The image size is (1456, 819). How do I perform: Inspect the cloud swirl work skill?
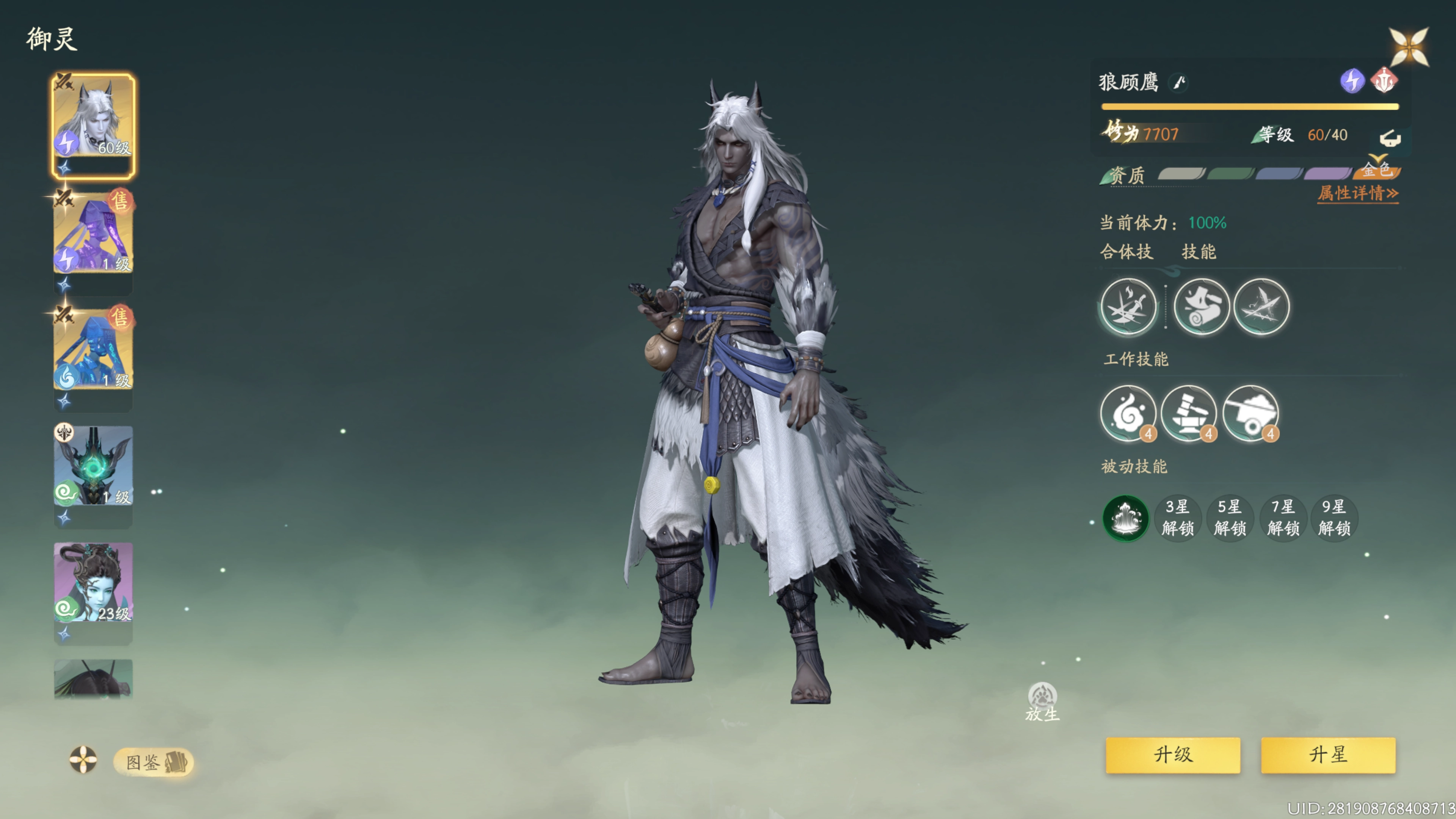[1128, 413]
